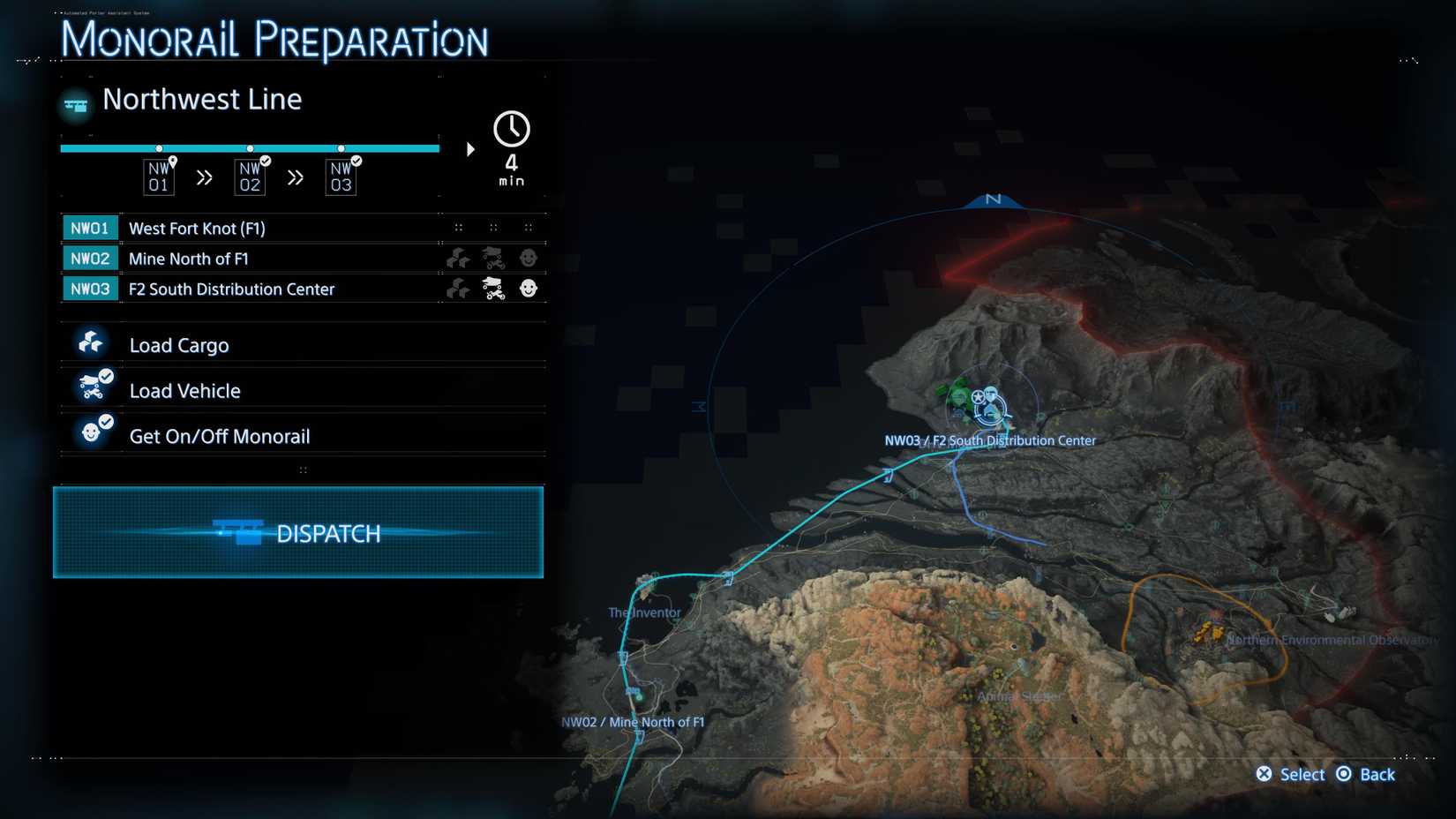Click the chevron between NW01 and NW02
This screenshot has width=1456, height=819.
pos(205,177)
